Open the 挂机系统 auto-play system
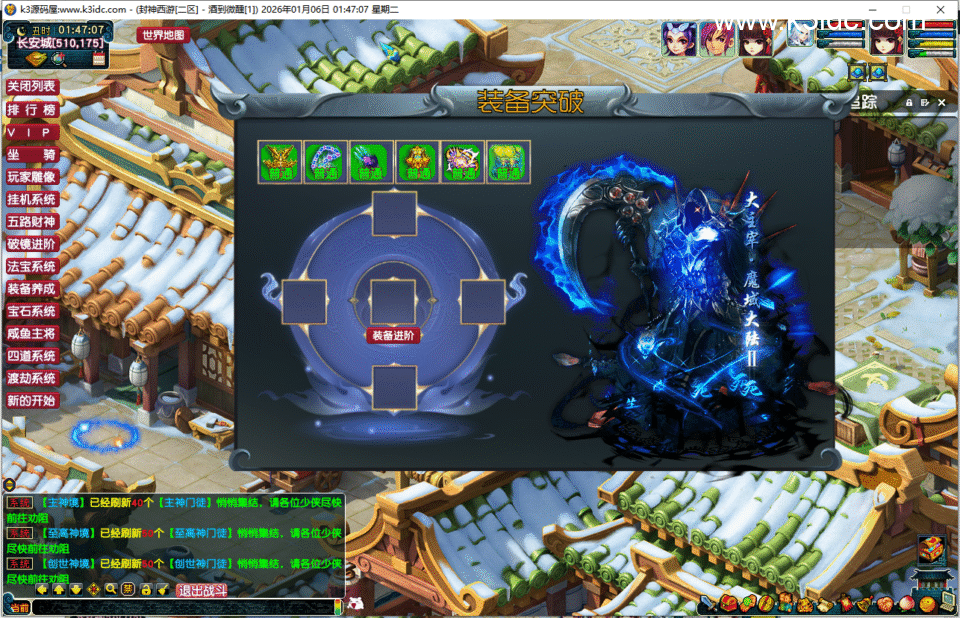Screen dimensions: 960x618 pyautogui.click(x=32, y=199)
